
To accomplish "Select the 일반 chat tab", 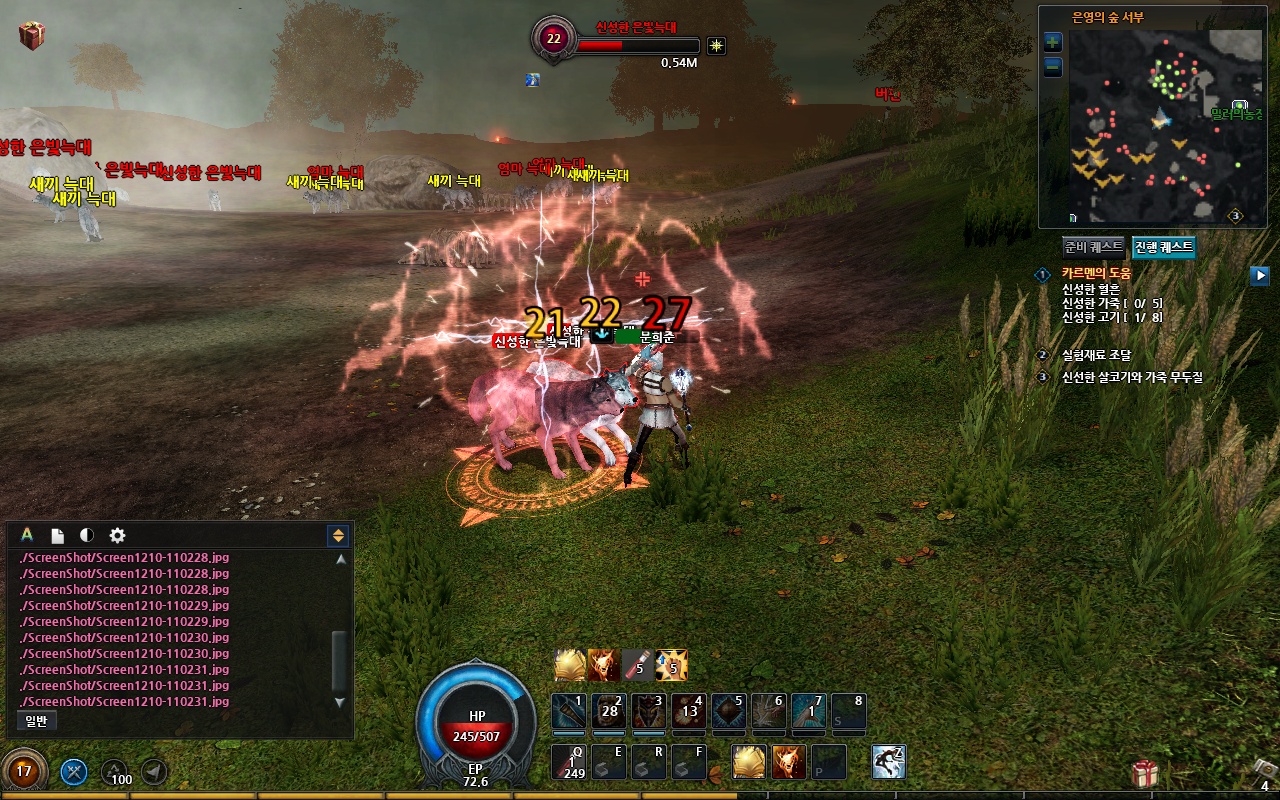I will tap(36, 720).
